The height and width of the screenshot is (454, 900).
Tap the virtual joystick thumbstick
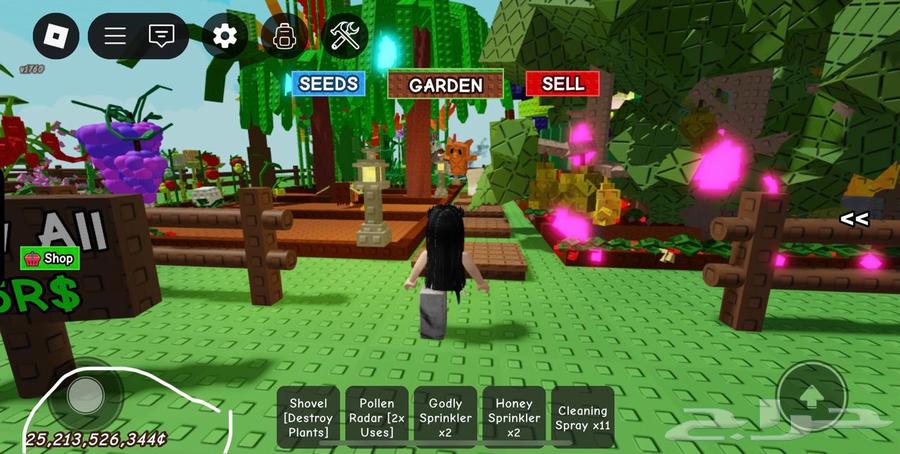(x=88, y=393)
